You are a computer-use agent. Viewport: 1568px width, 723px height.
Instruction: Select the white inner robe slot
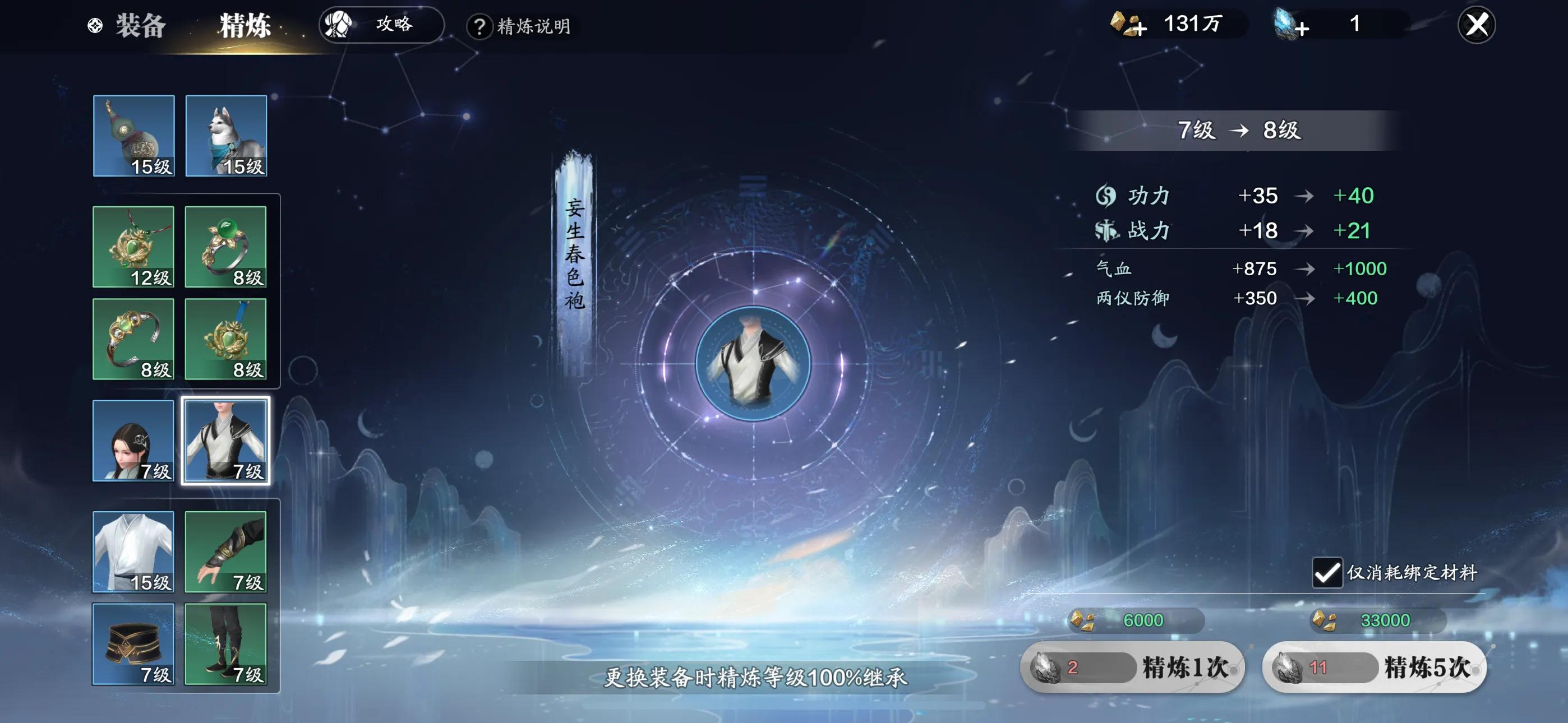click(133, 551)
